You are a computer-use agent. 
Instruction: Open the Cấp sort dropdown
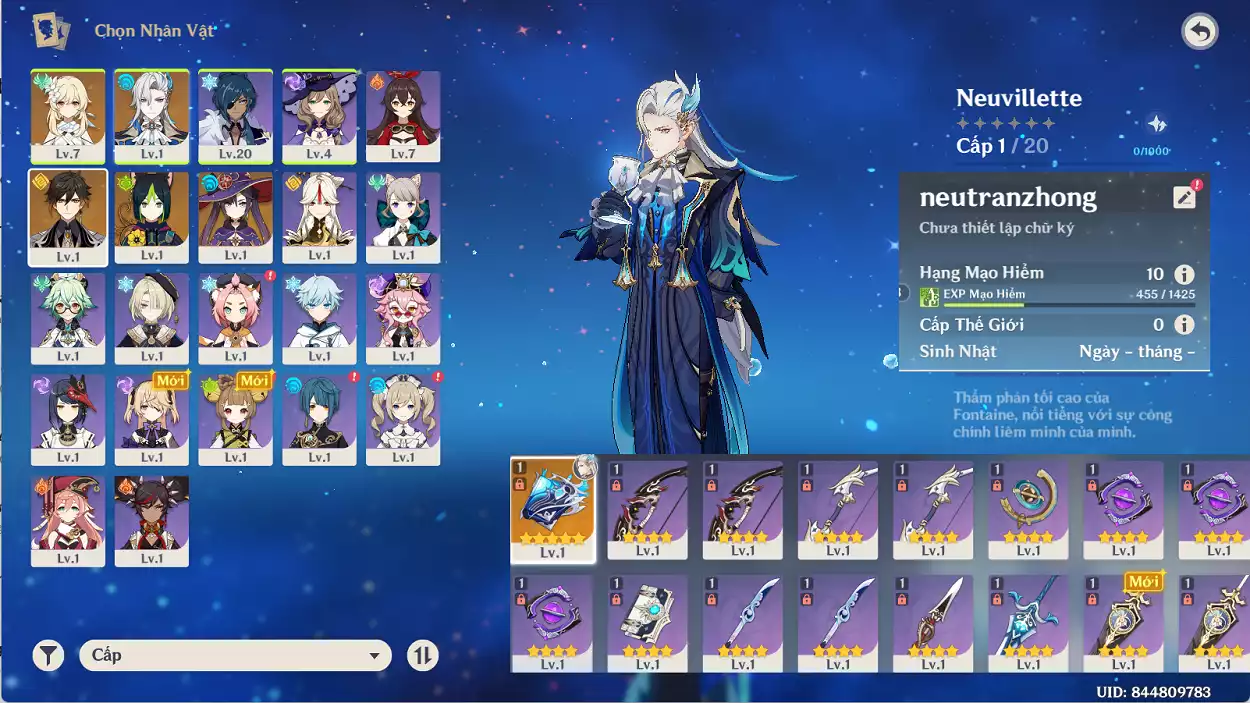click(x=235, y=656)
